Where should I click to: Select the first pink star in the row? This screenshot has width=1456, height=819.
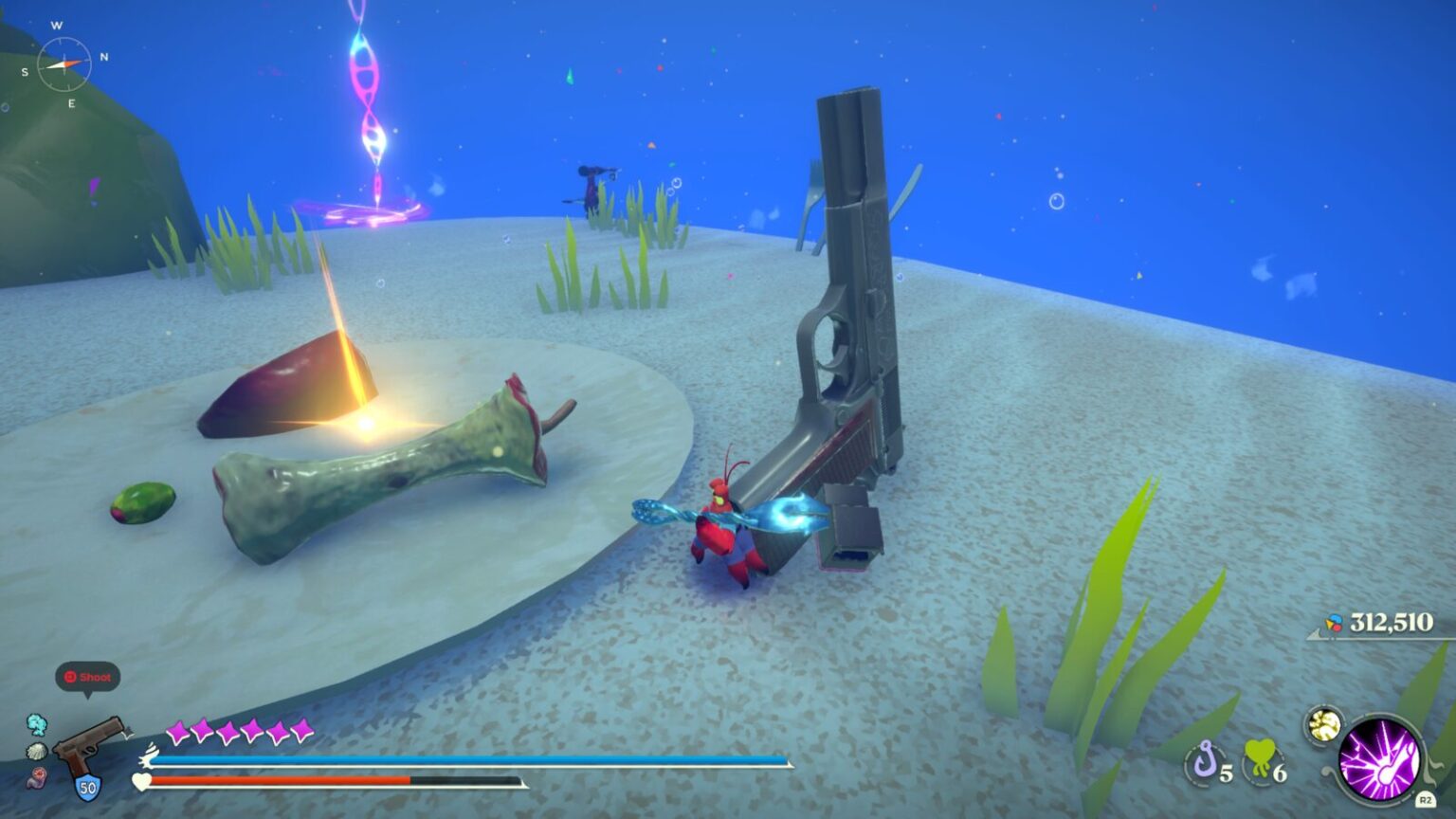pos(177,732)
